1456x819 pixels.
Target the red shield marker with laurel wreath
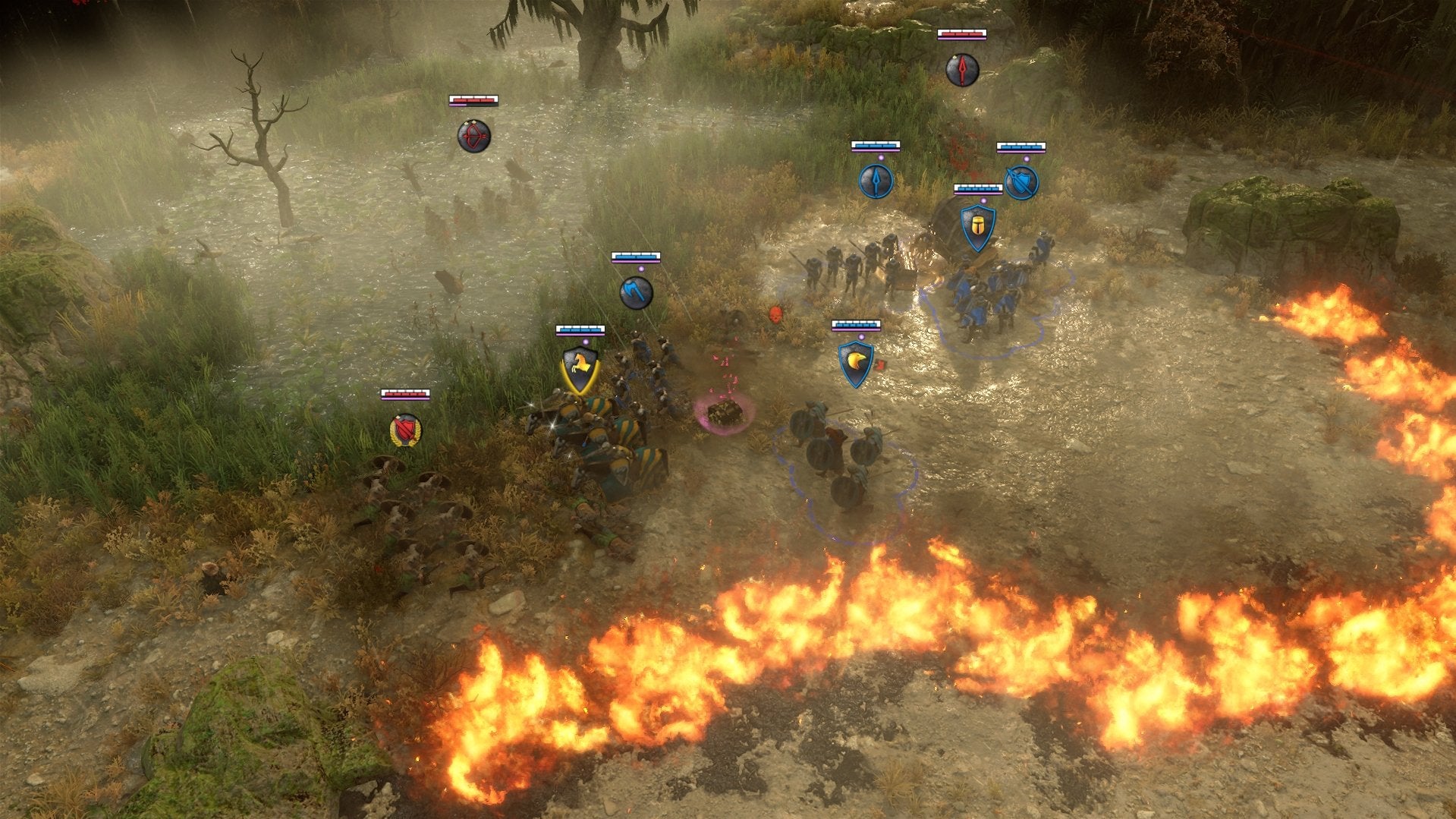(405, 430)
